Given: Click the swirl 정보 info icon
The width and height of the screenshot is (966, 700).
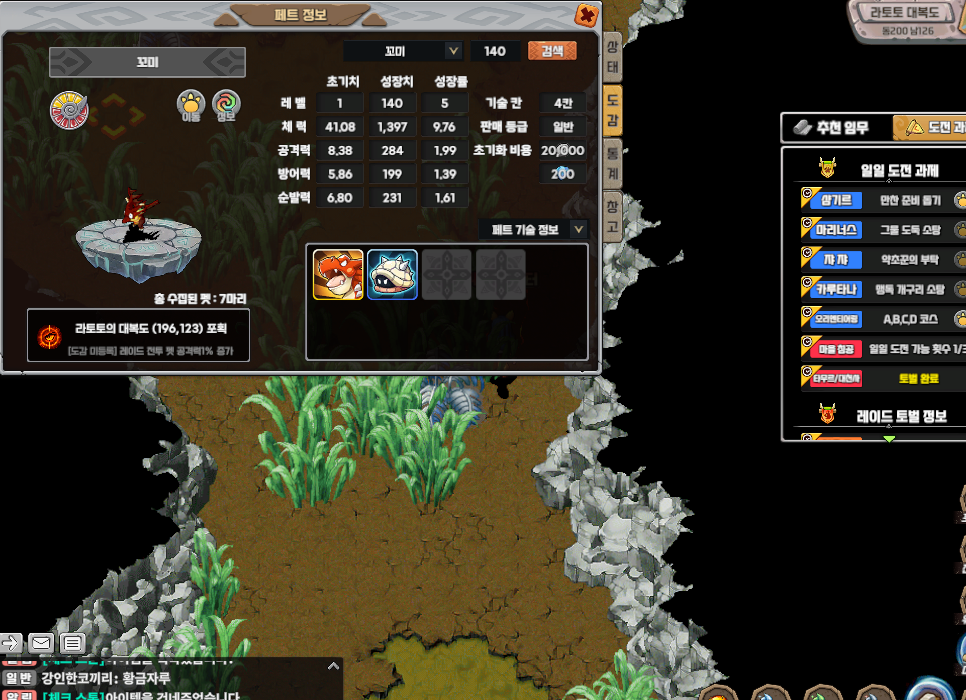Looking at the screenshot, I should (x=226, y=102).
